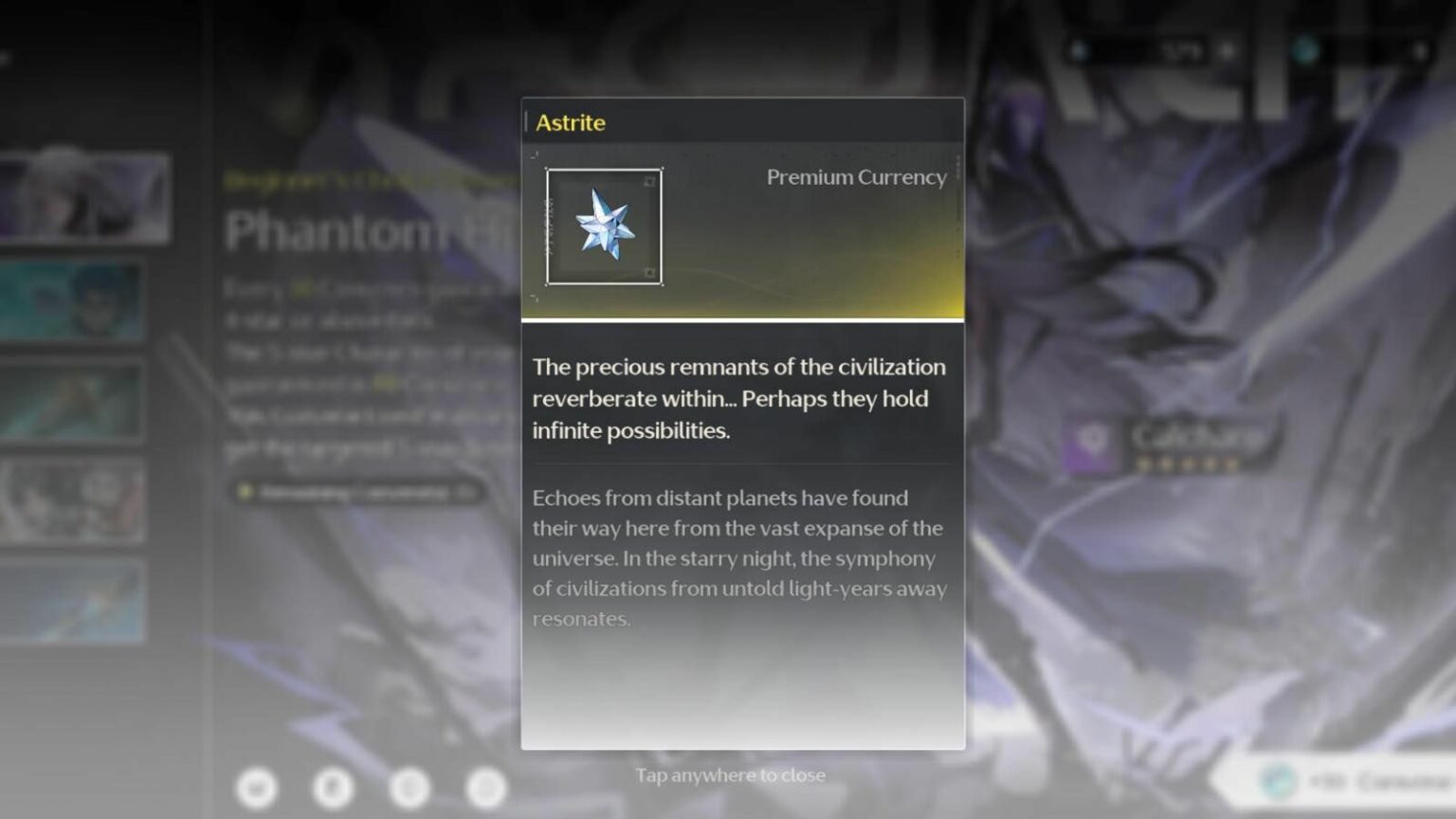Click the Astrite crystal item icon

click(x=604, y=227)
